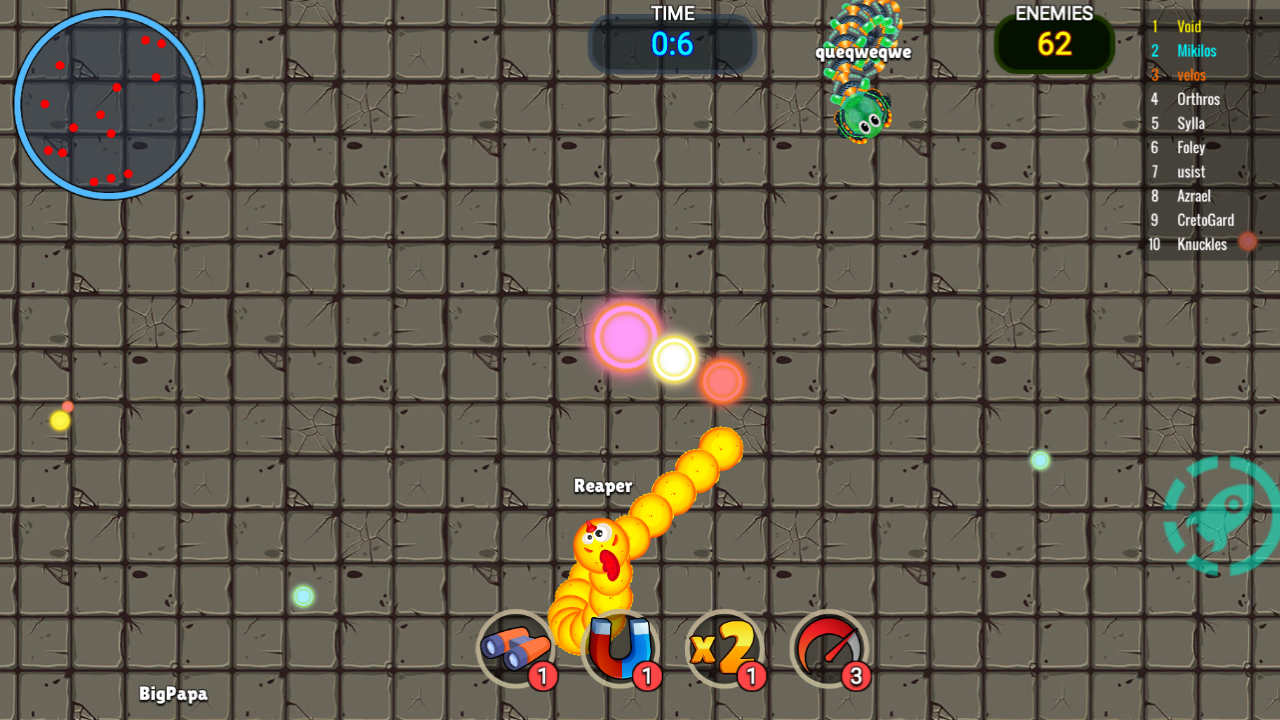This screenshot has width=1280, height=720.
Task: Click the player name velos
Action: [x=1191, y=74]
